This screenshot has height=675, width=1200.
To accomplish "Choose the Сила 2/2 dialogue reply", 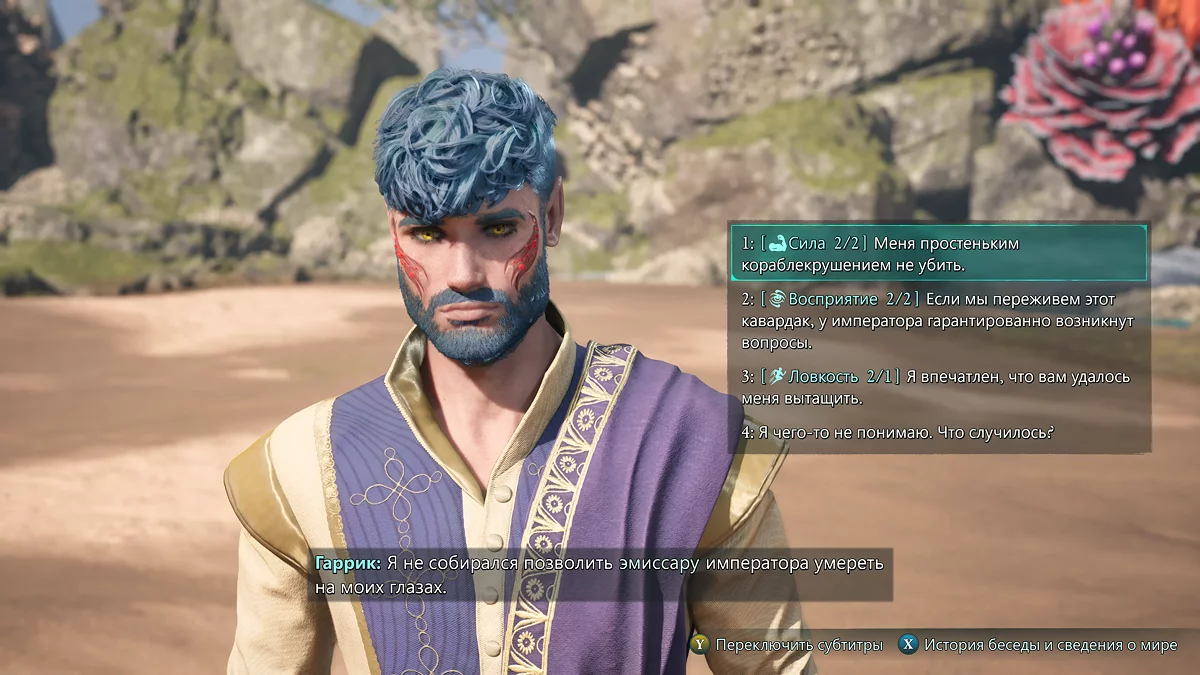I will click(x=938, y=254).
